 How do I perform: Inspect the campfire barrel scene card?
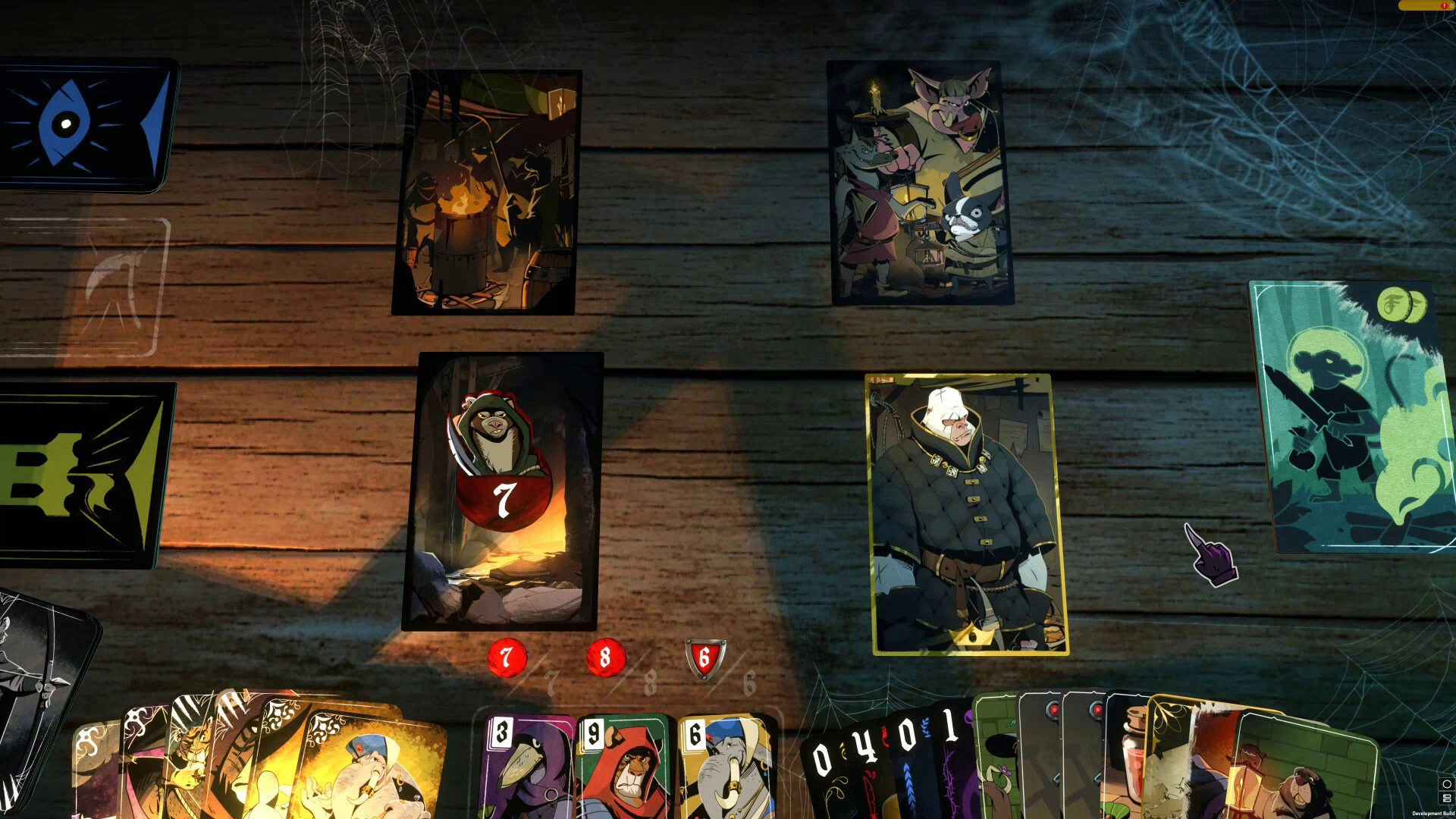pyautogui.click(x=485, y=193)
